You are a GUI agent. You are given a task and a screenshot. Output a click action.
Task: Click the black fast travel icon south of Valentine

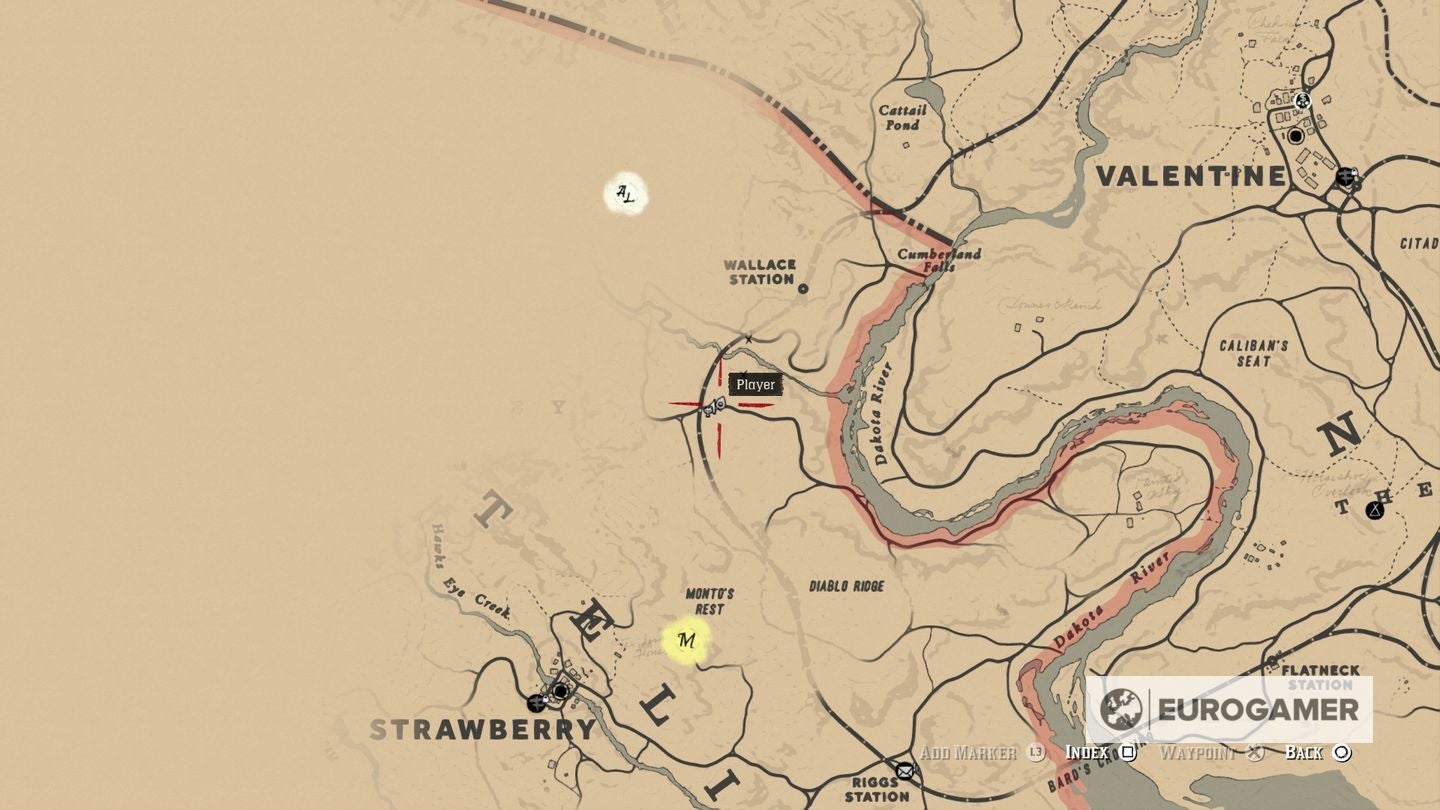pyautogui.click(x=1347, y=177)
